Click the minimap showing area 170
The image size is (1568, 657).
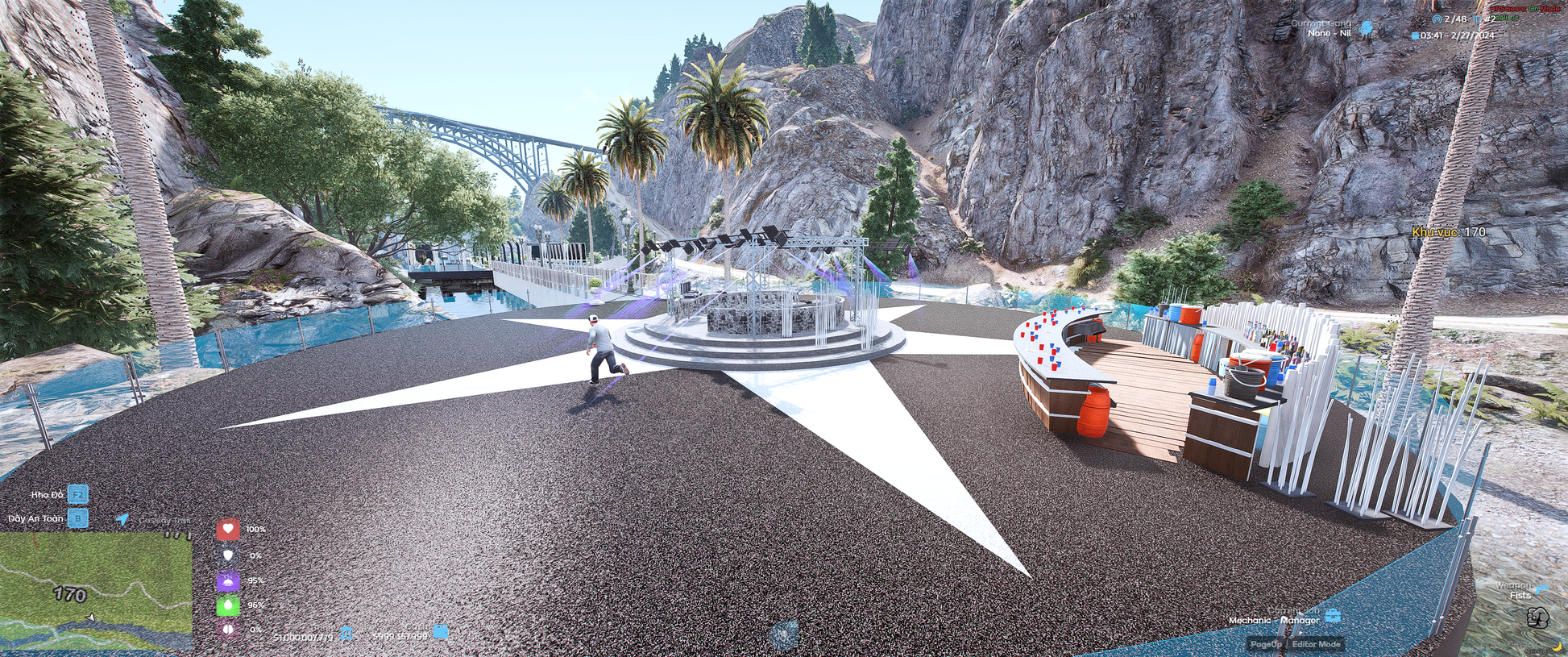[x=96, y=591]
